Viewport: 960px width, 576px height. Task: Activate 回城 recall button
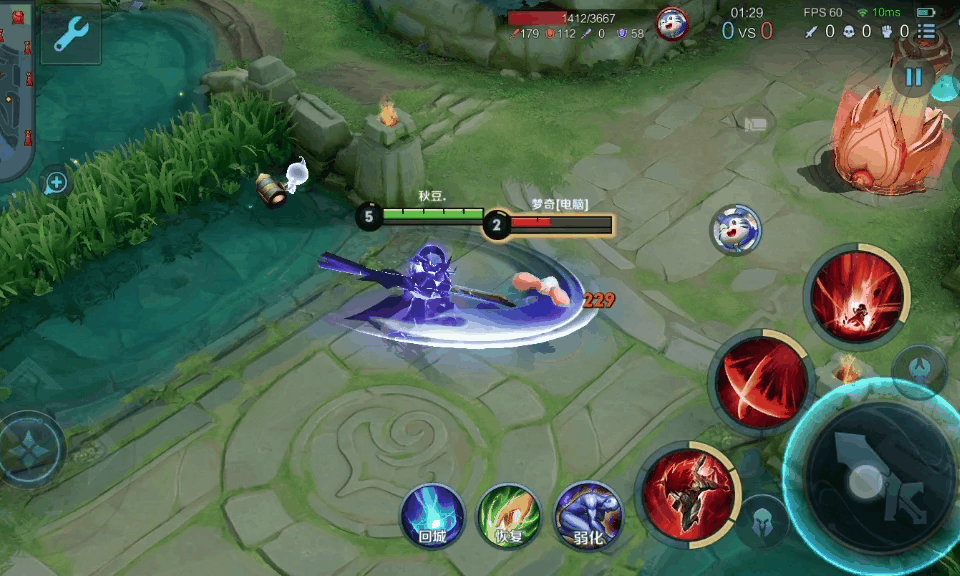pos(432,515)
